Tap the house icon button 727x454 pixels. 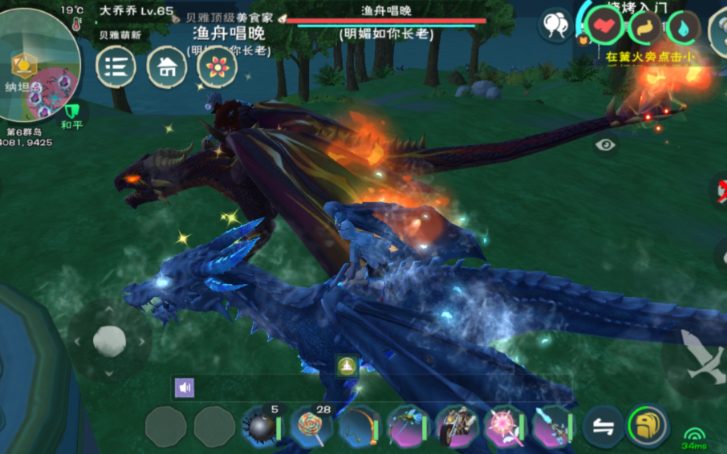(x=166, y=67)
